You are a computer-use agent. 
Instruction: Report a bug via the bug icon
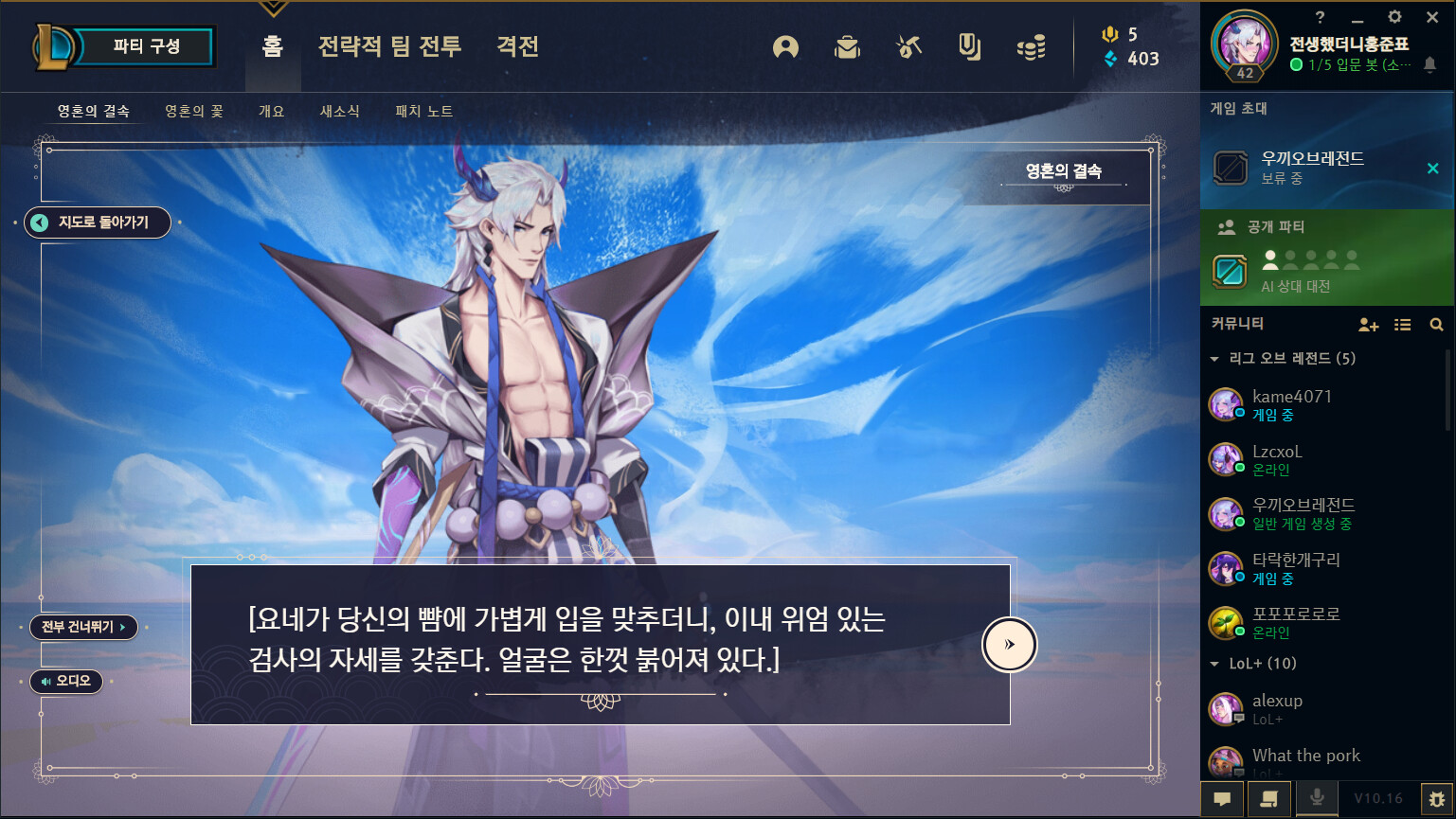(1437, 798)
